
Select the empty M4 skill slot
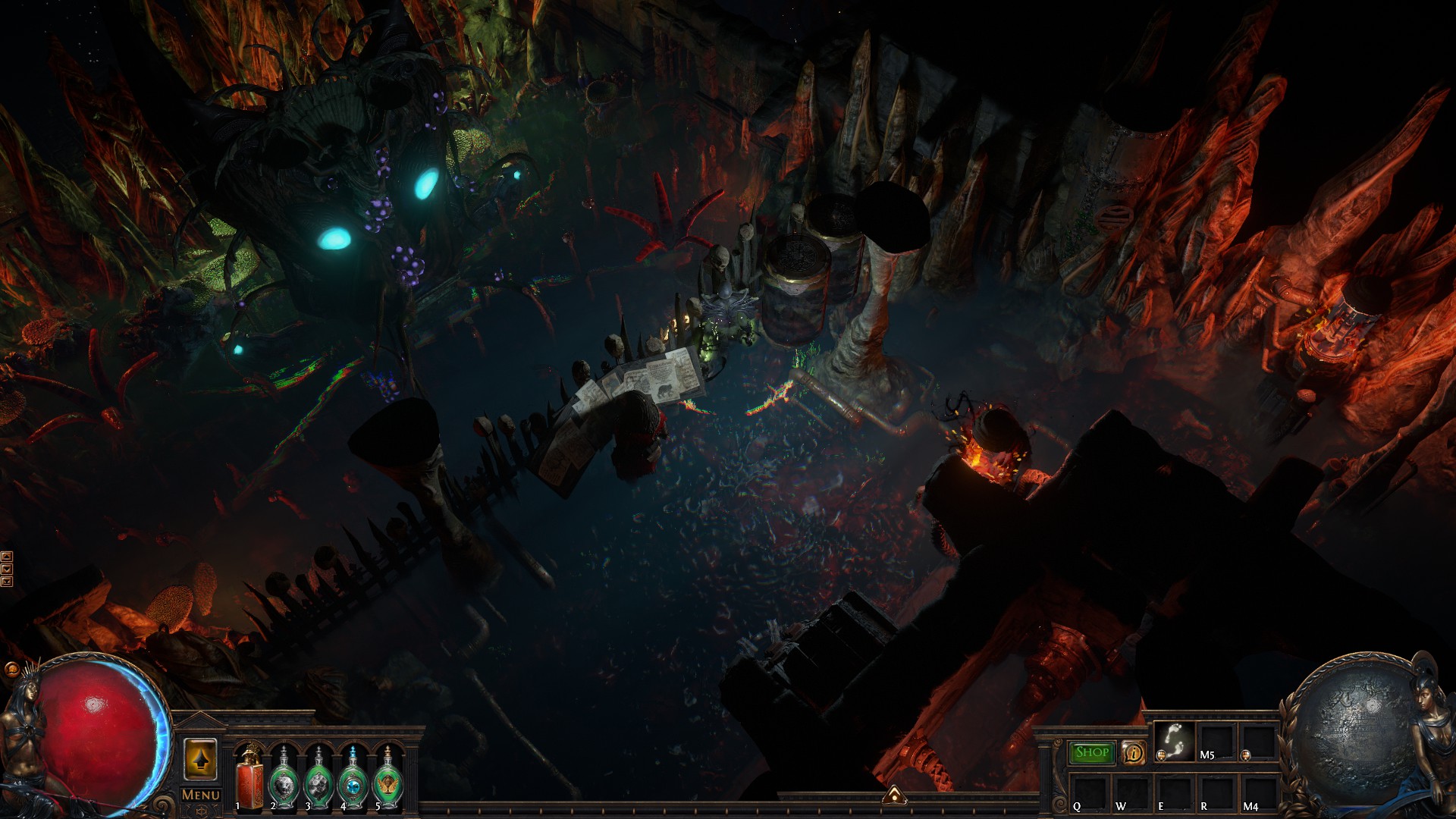(1258, 792)
